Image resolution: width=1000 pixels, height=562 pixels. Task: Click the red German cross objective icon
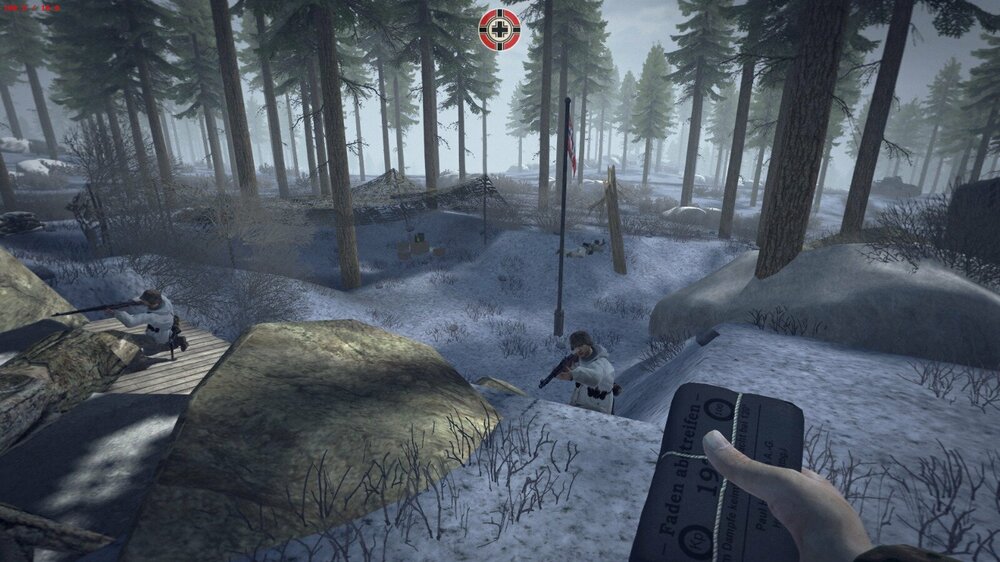pos(499,29)
